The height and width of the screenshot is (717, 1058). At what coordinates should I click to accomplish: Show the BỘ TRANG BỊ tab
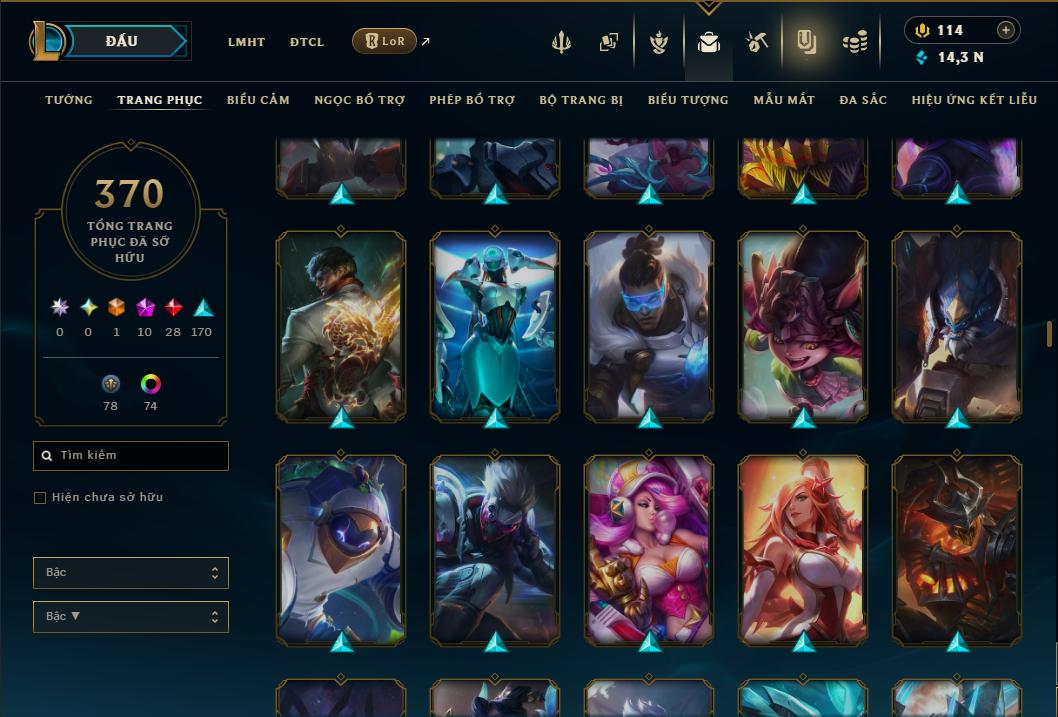point(581,100)
